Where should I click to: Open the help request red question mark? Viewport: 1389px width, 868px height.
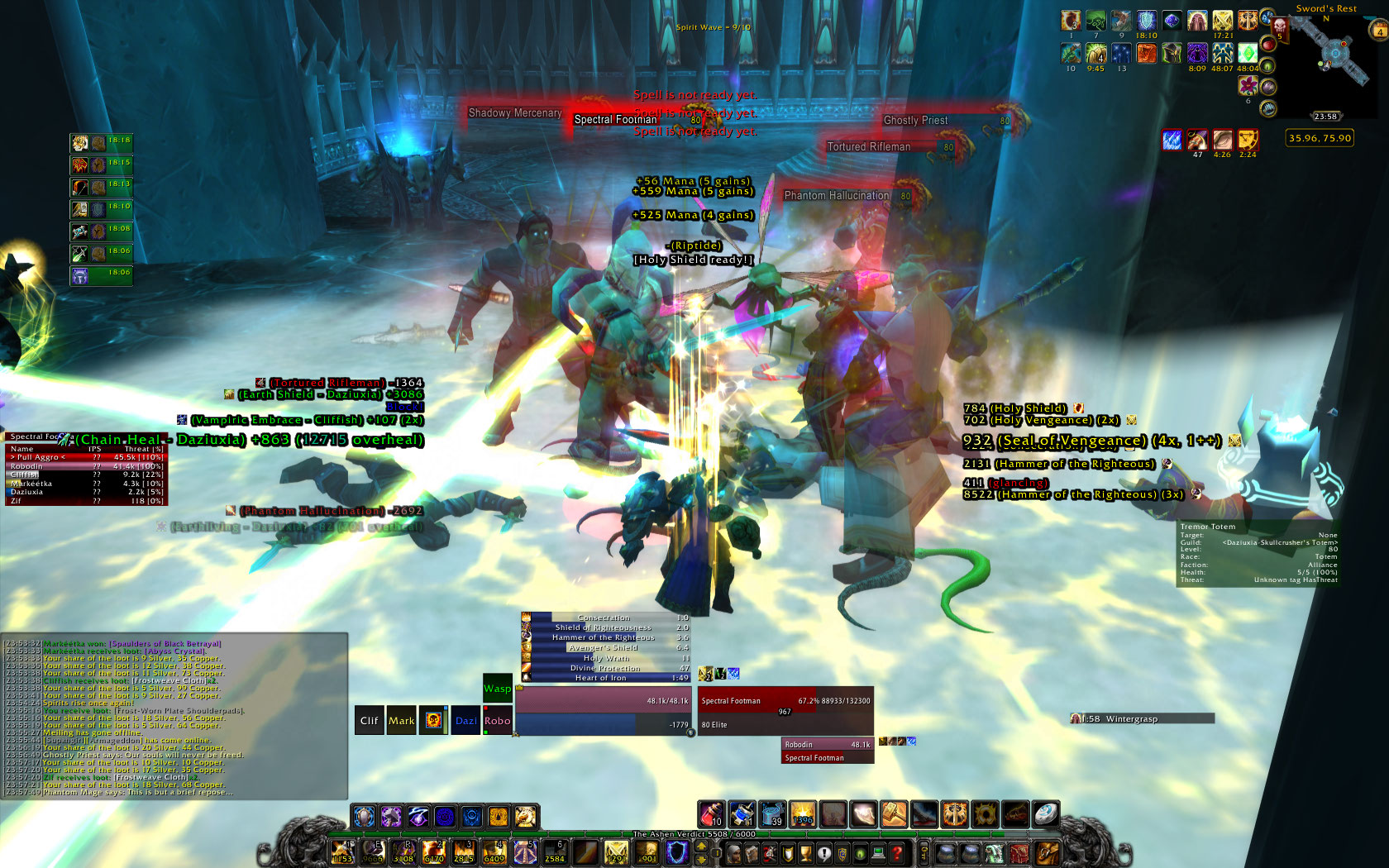(x=897, y=853)
